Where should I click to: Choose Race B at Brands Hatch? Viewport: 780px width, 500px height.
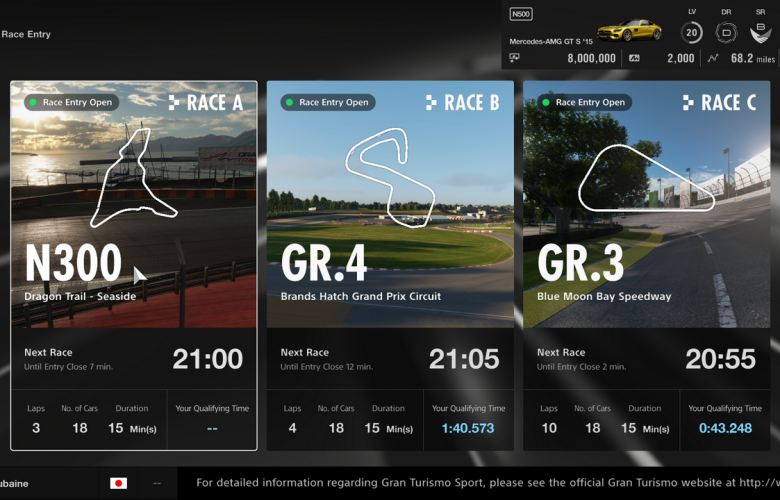click(390, 265)
